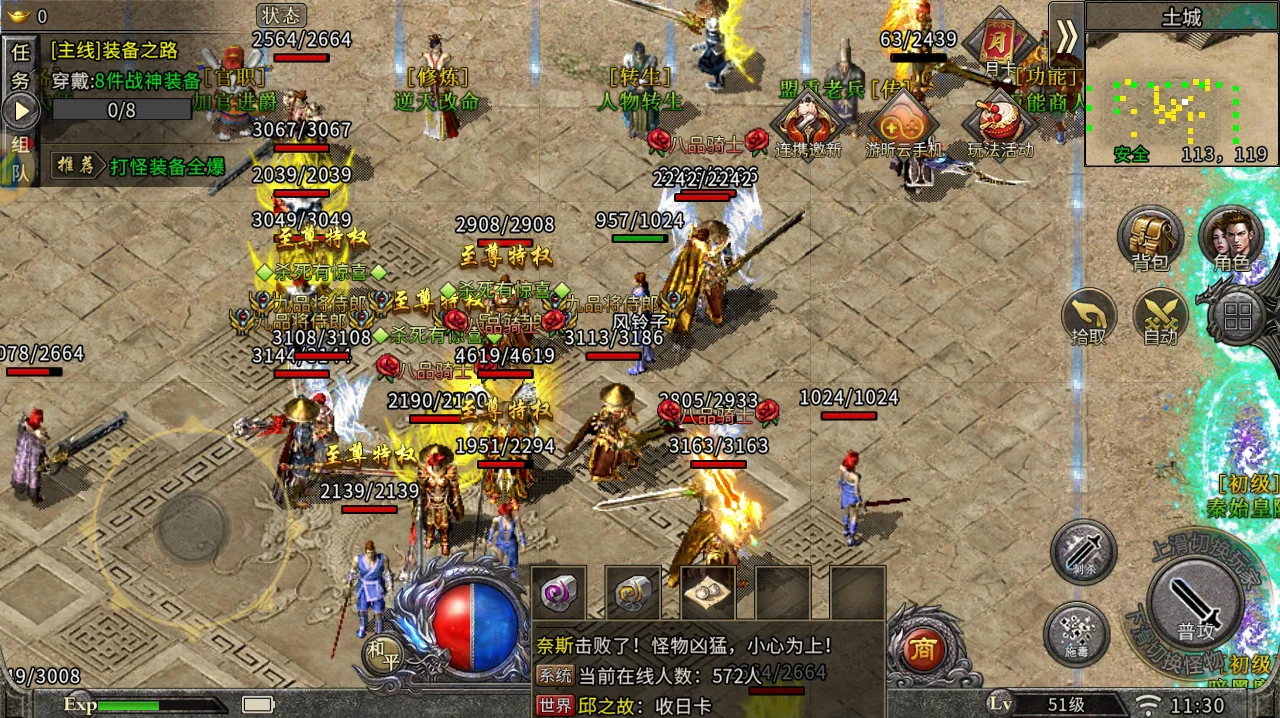Use the purple scroll hotbar slot
1280x718 pixels.
pyautogui.click(x=557, y=593)
